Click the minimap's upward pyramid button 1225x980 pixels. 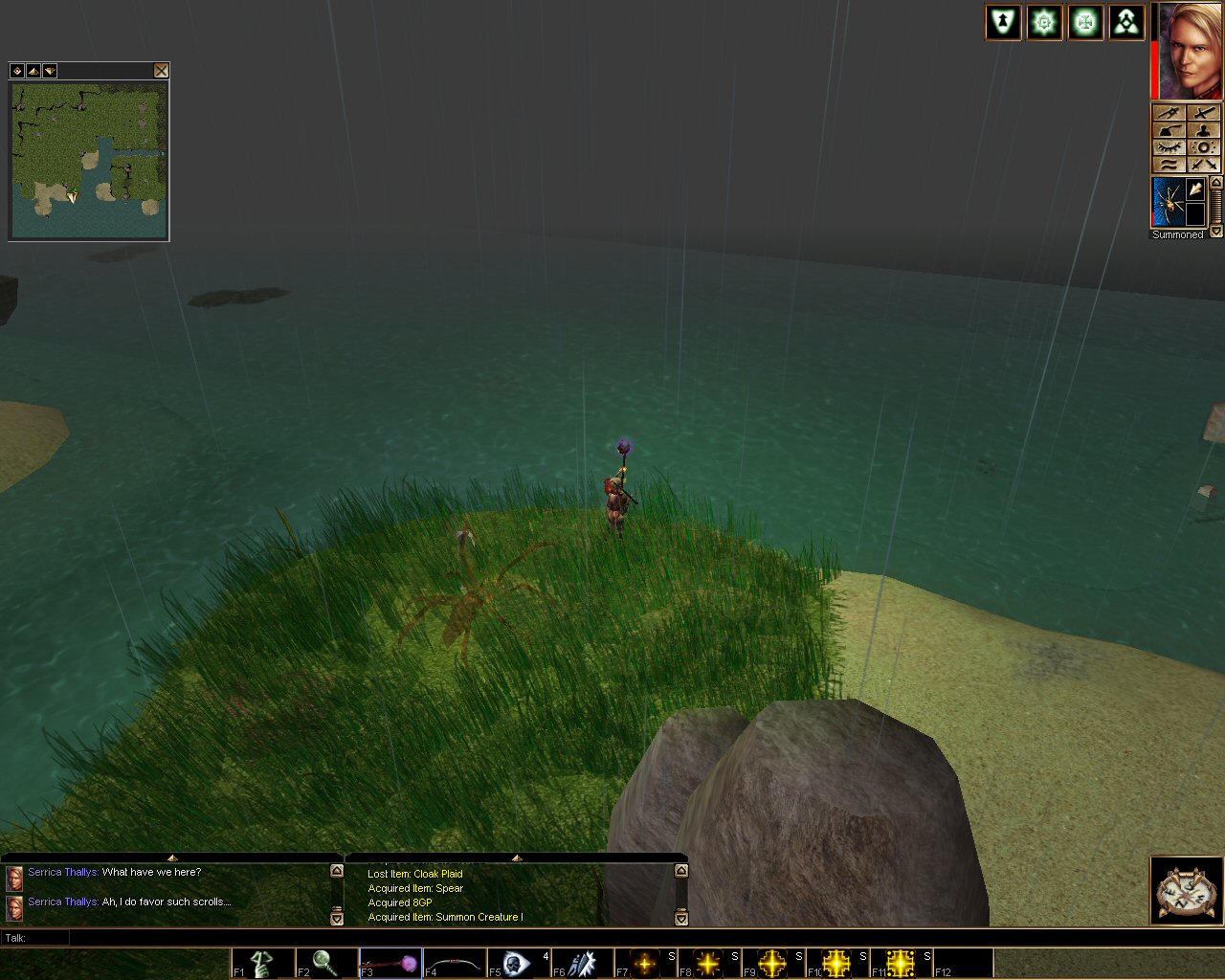(x=33, y=71)
